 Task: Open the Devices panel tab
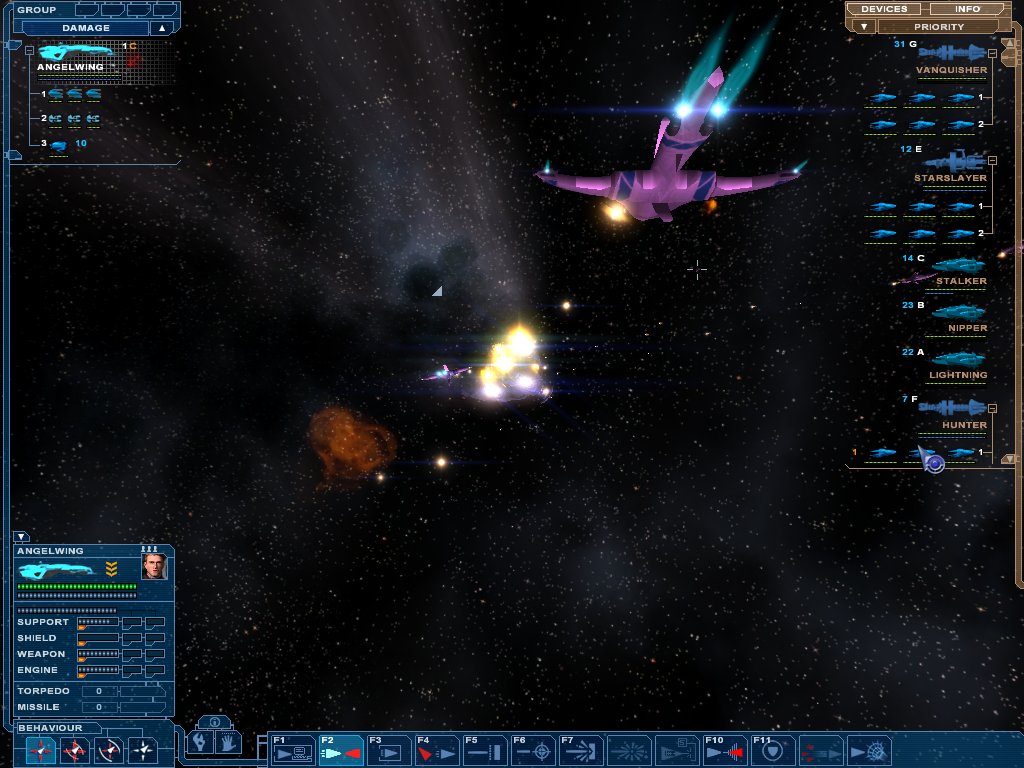click(884, 9)
